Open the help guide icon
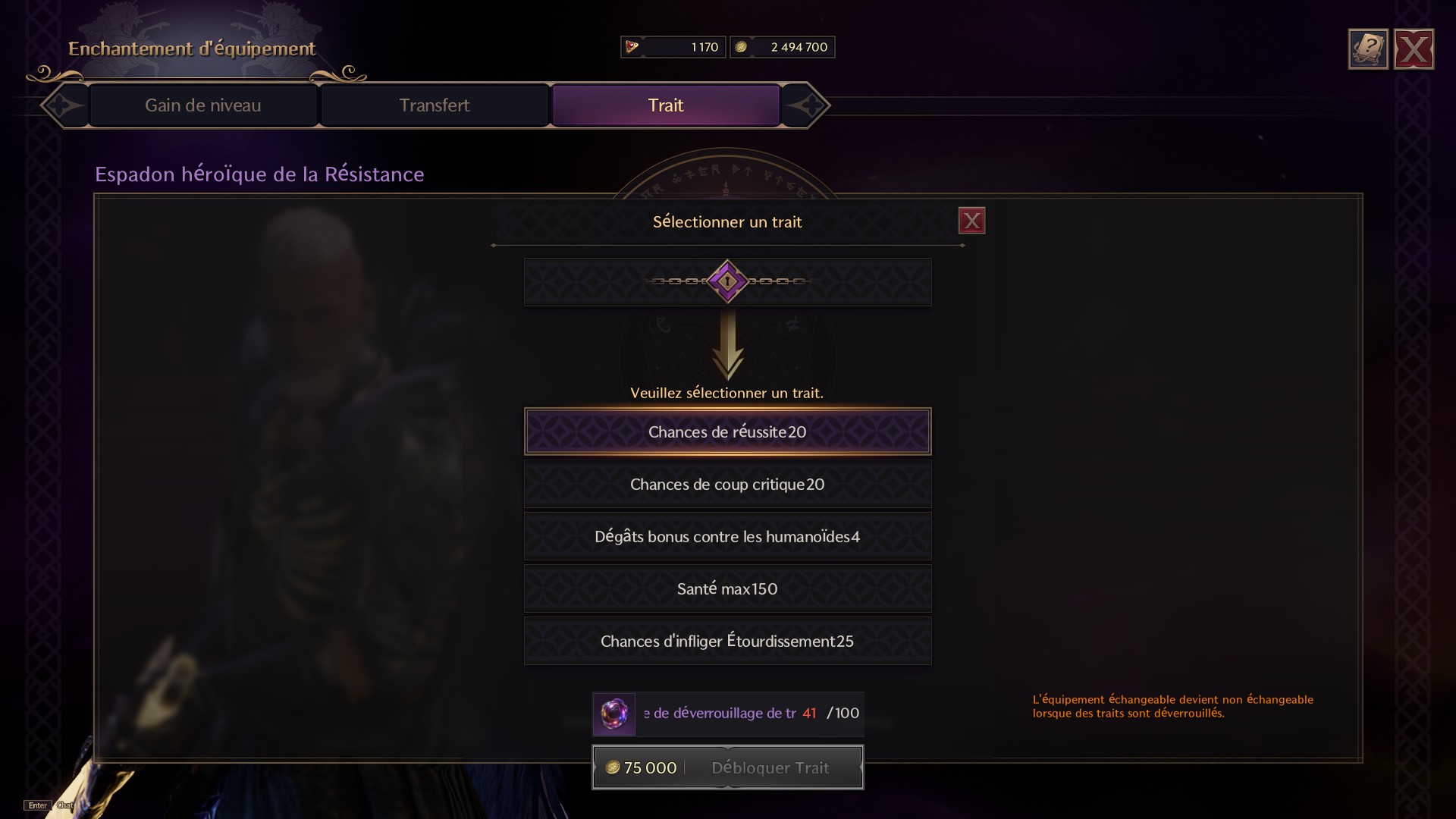Image resolution: width=1456 pixels, height=819 pixels. pyautogui.click(x=1367, y=48)
